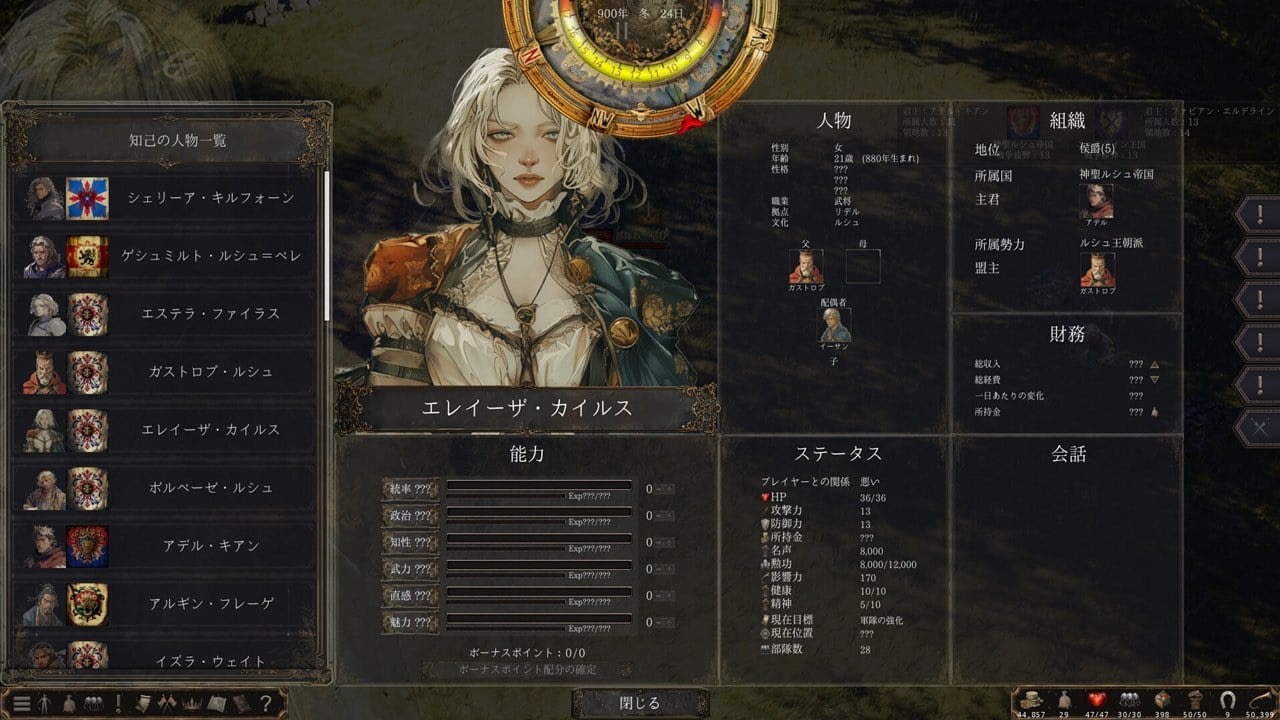Click the gold coins icon in the resource bar
Viewport: 1280px width, 720px height.
[x=1031, y=701]
